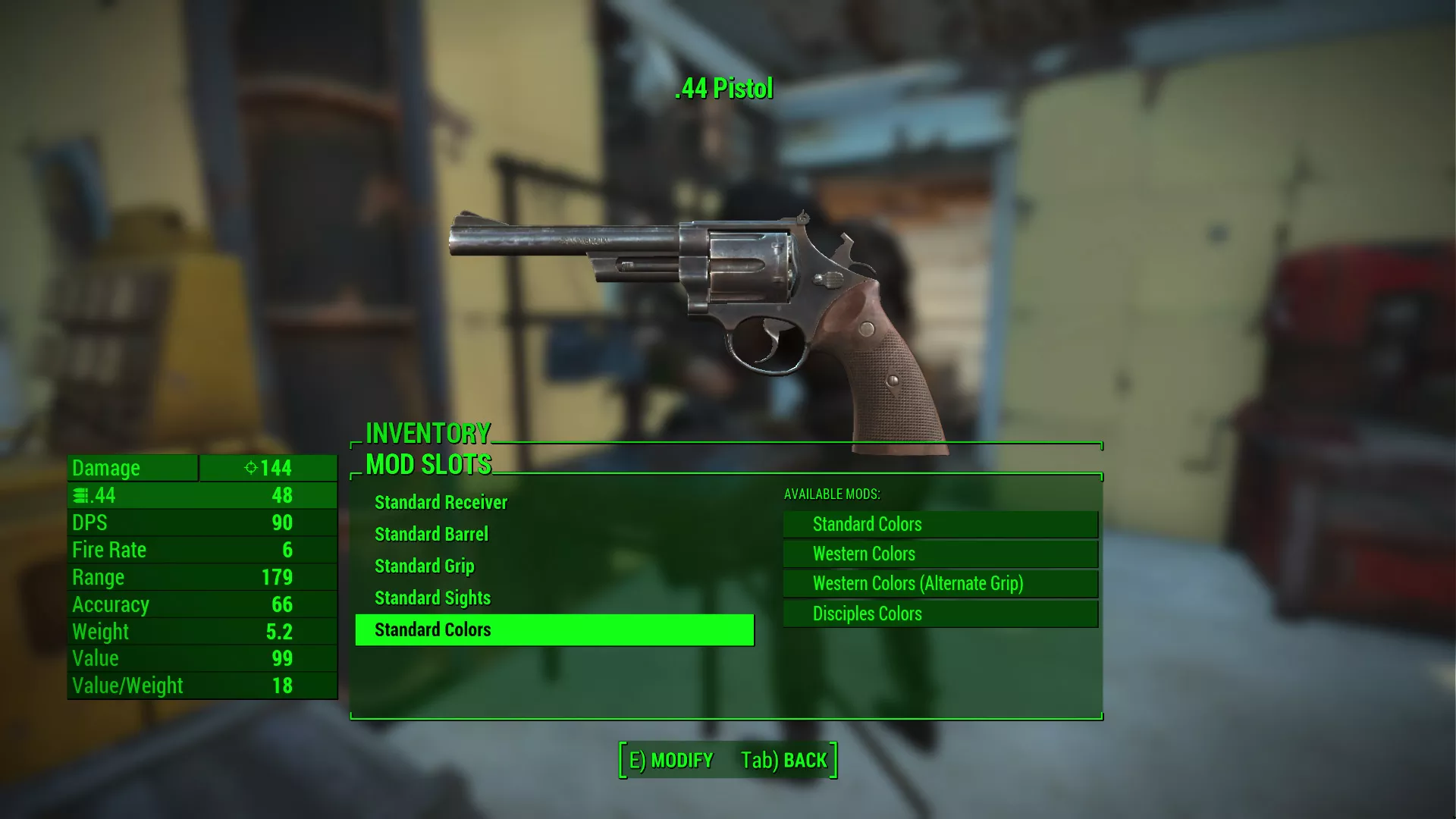This screenshot has width=1456, height=819.
Task: Select the Disciples Colors mod
Action: point(940,614)
